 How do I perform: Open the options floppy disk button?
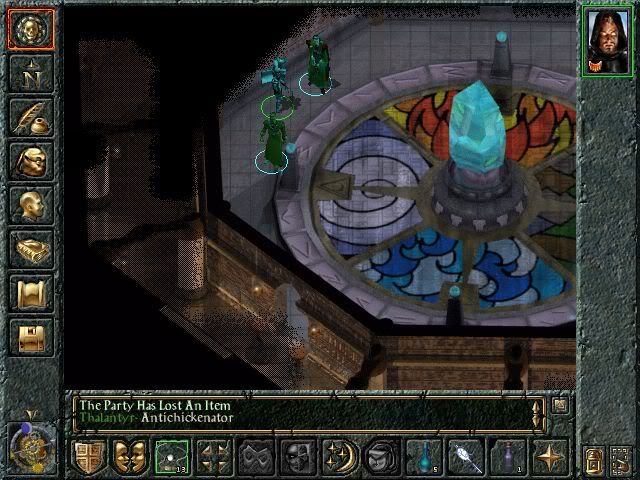tap(31, 337)
